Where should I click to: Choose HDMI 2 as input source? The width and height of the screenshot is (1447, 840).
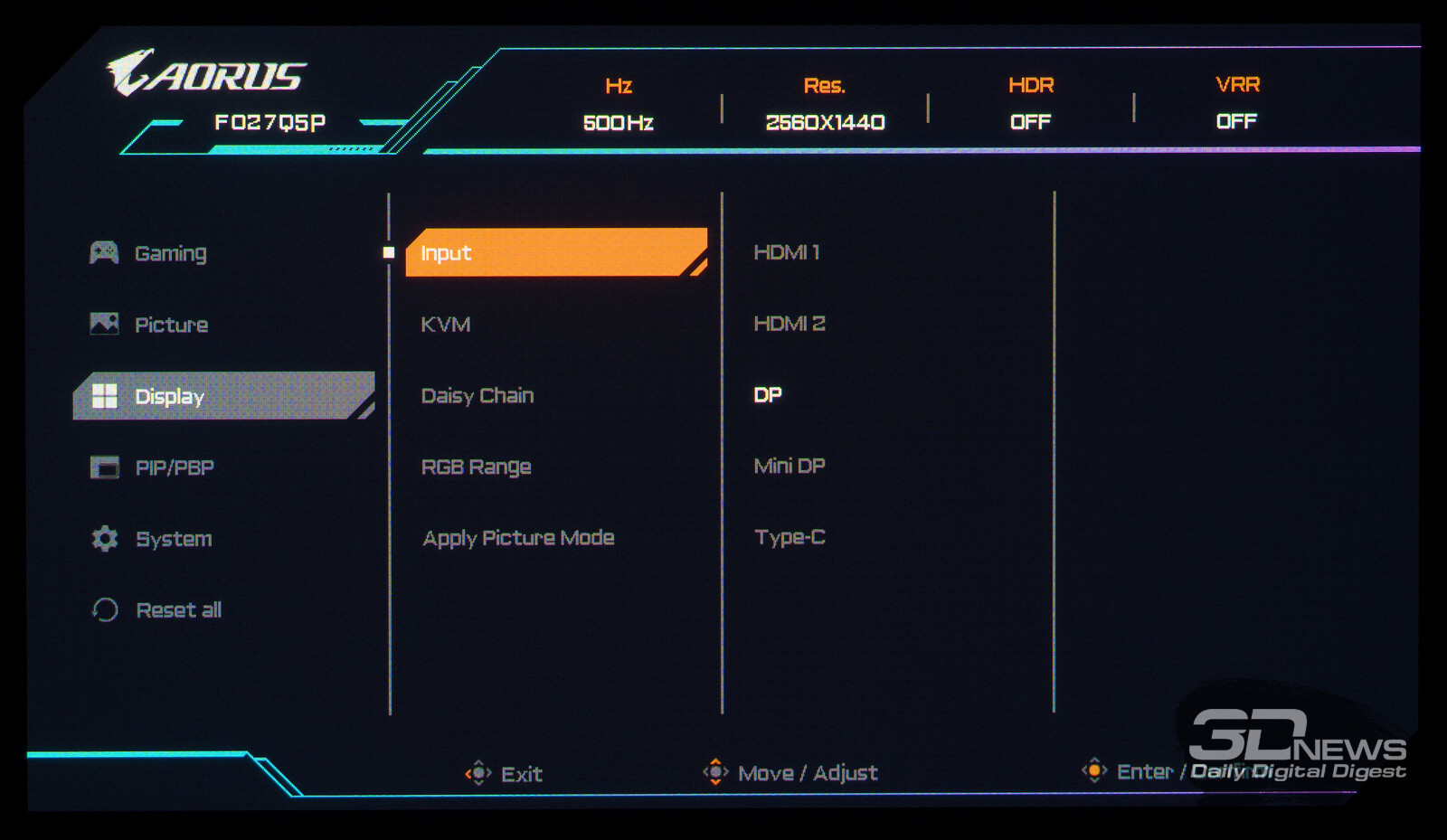click(x=789, y=324)
